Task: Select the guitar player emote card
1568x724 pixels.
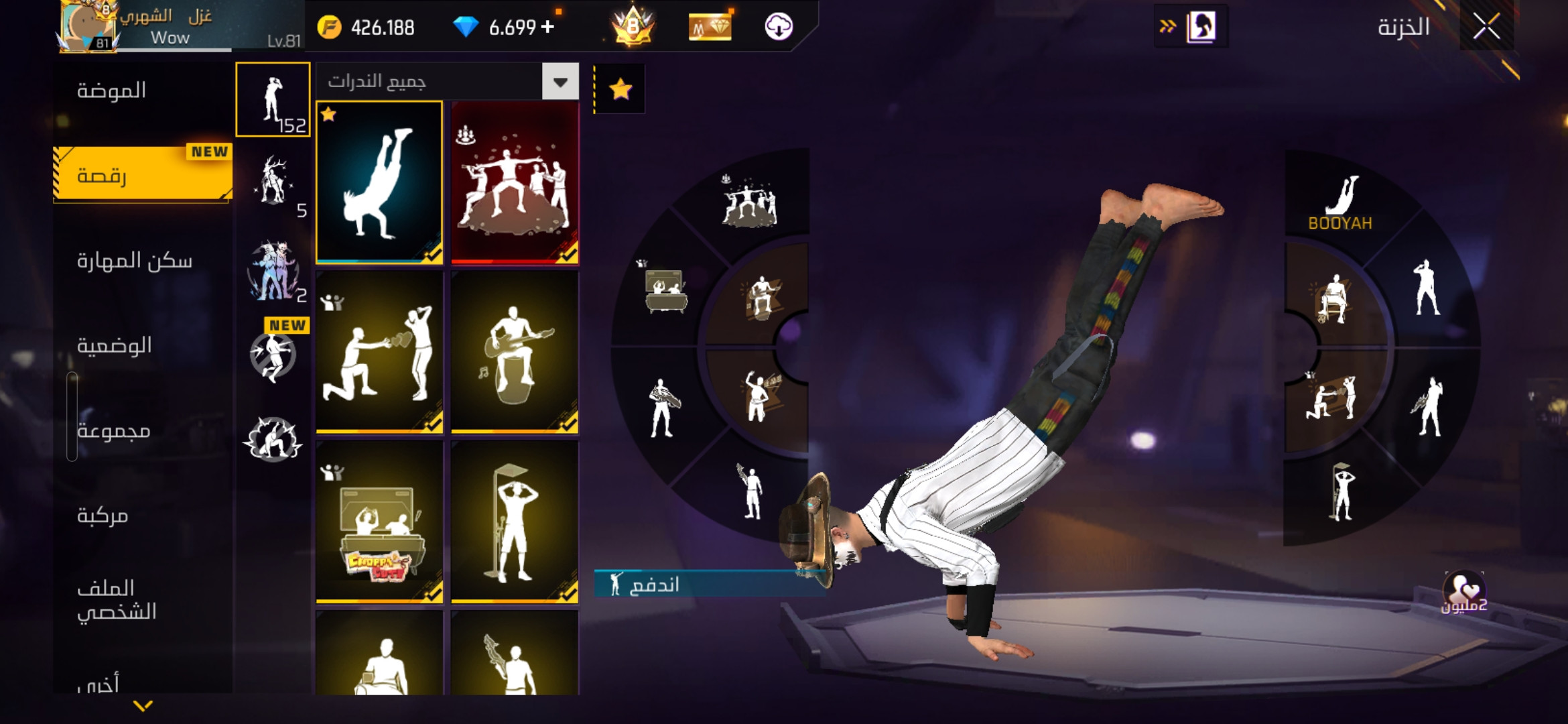Action: point(515,353)
